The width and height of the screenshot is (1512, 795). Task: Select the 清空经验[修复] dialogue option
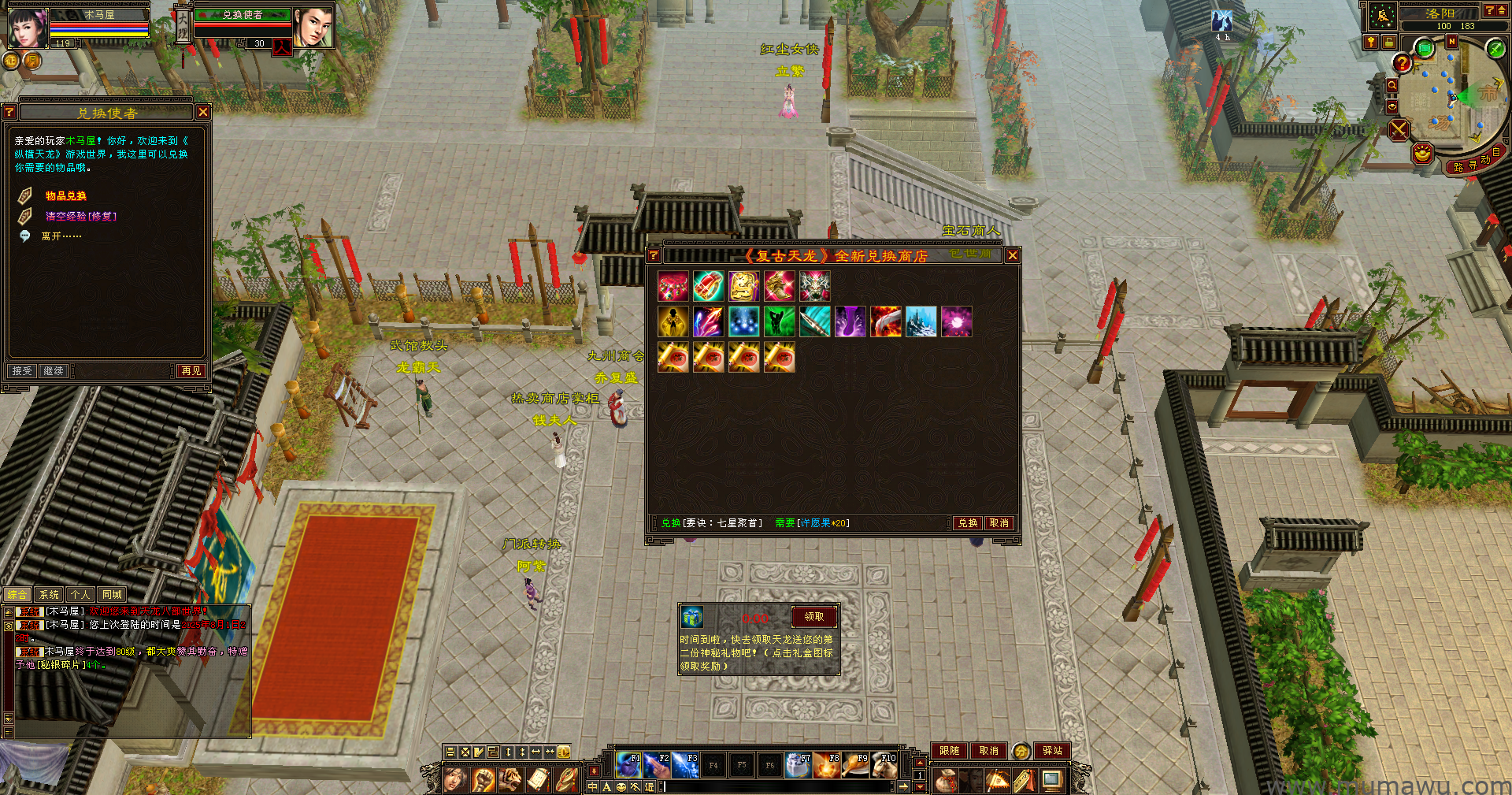[x=80, y=217]
